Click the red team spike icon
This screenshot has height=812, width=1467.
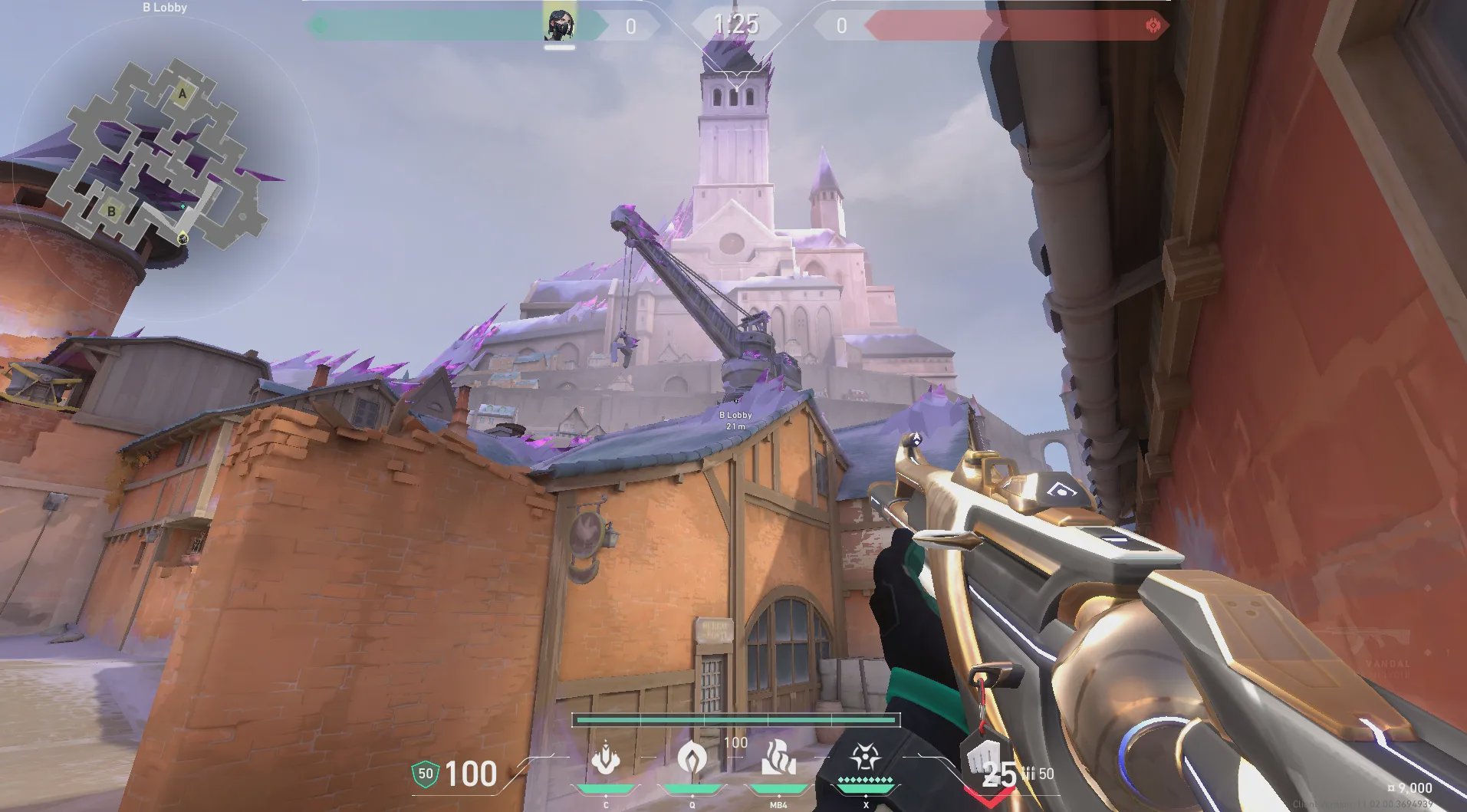coord(1153,25)
